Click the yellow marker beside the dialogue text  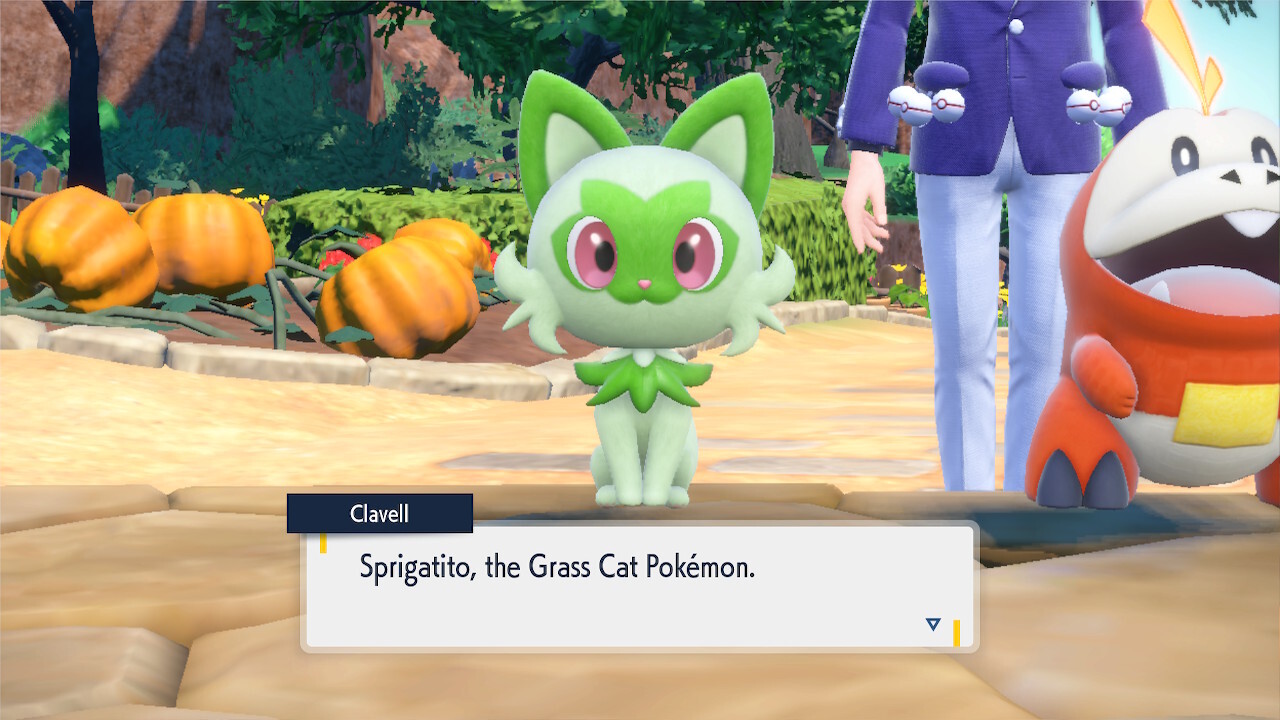(x=322, y=545)
